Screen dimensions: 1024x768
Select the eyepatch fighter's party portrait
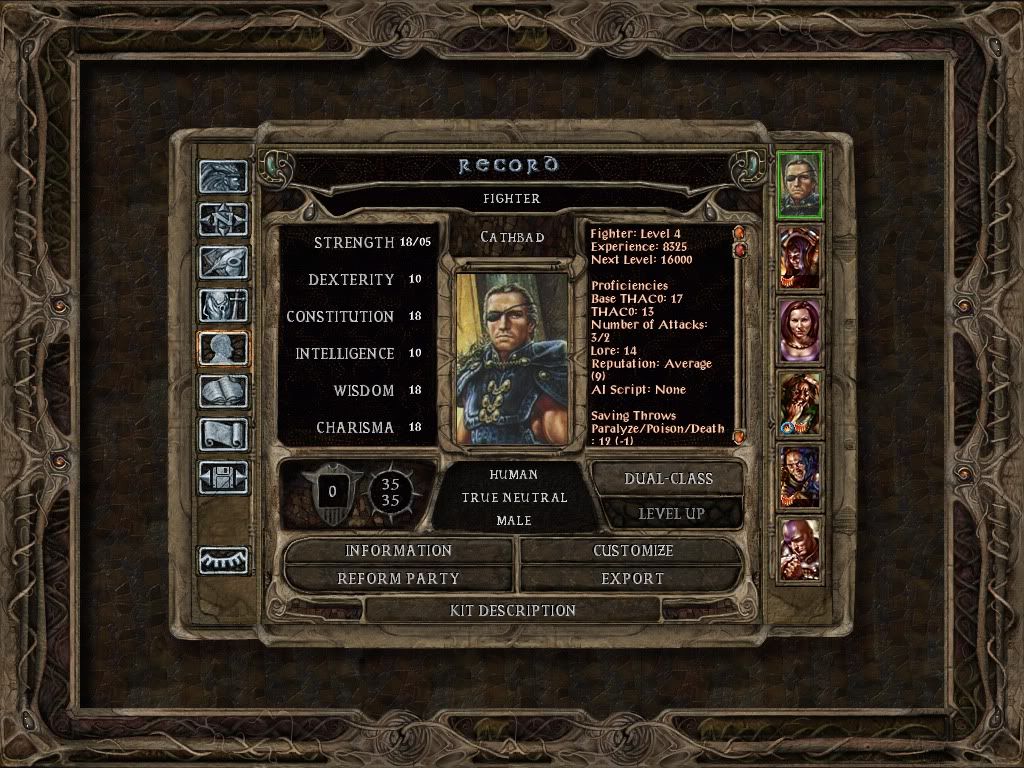click(x=800, y=185)
